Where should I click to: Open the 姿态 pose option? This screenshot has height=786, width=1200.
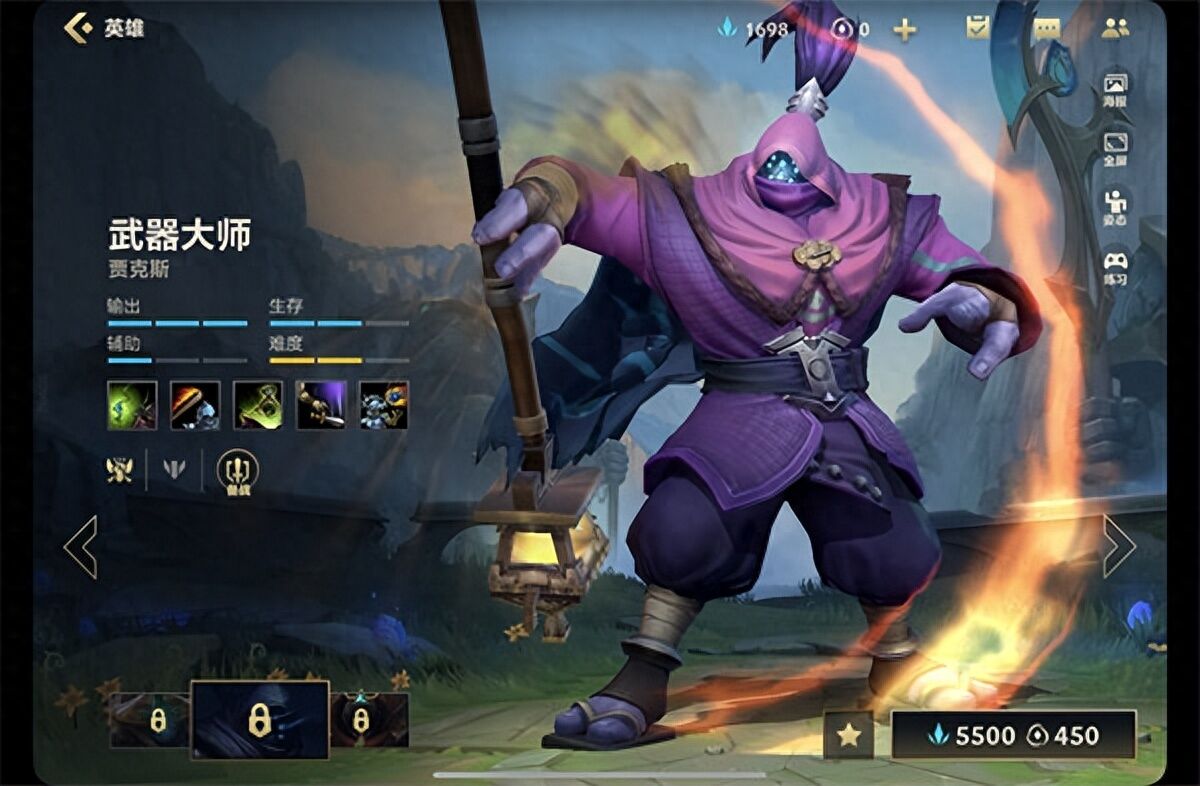tap(1115, 207)
